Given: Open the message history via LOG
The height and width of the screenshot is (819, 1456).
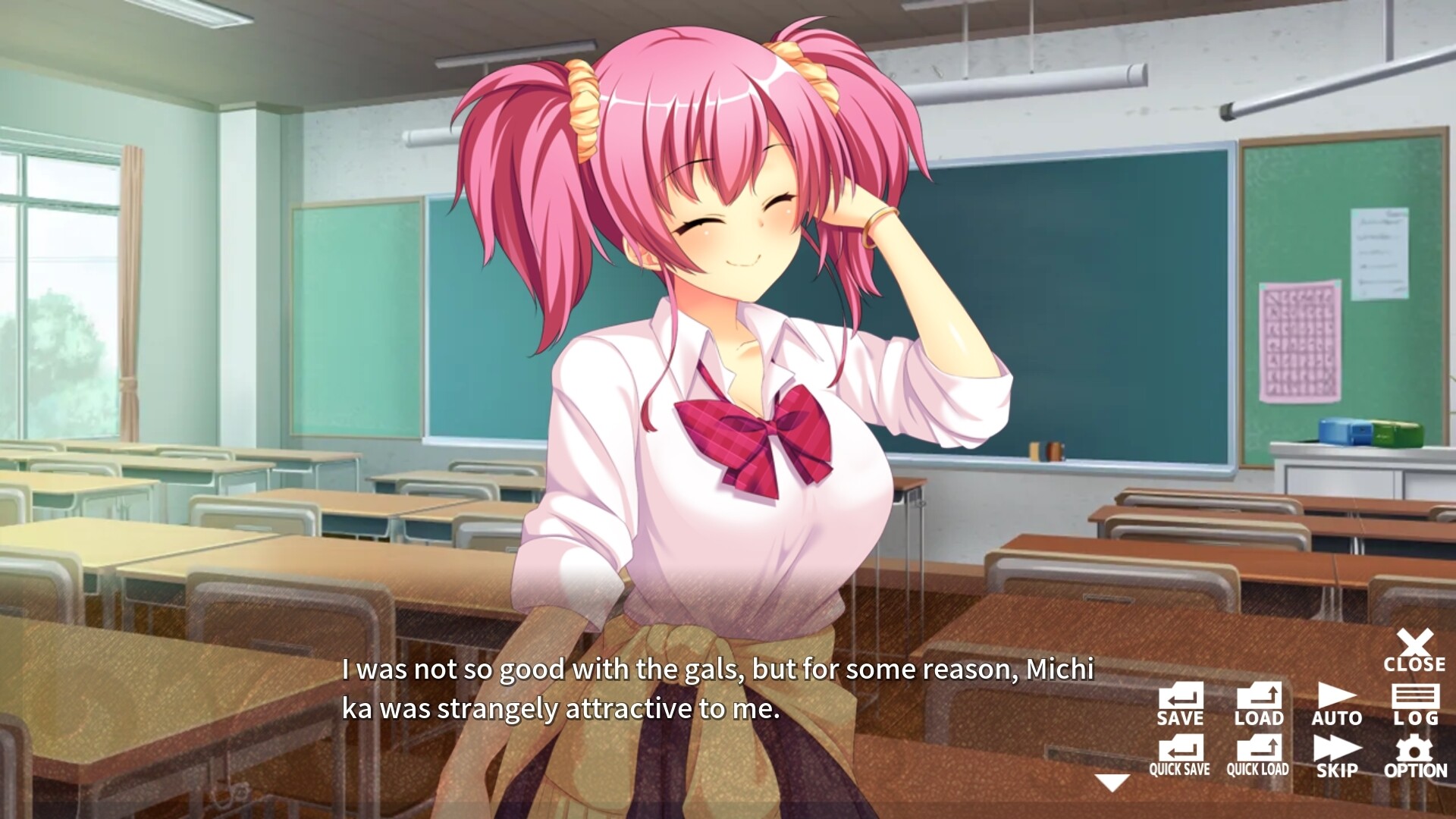Looking at the screenshot, I should click(x=1417, y=698).
